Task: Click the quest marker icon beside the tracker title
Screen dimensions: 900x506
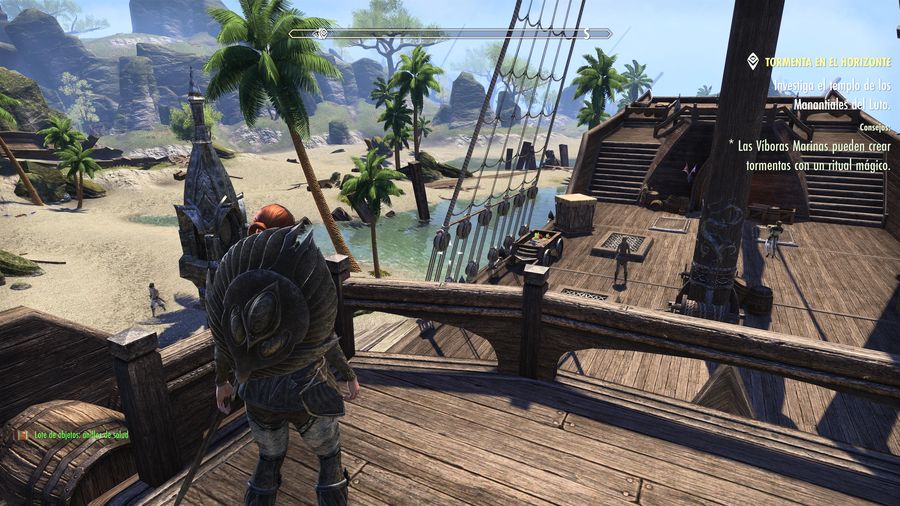Action: tap(753, 62)
